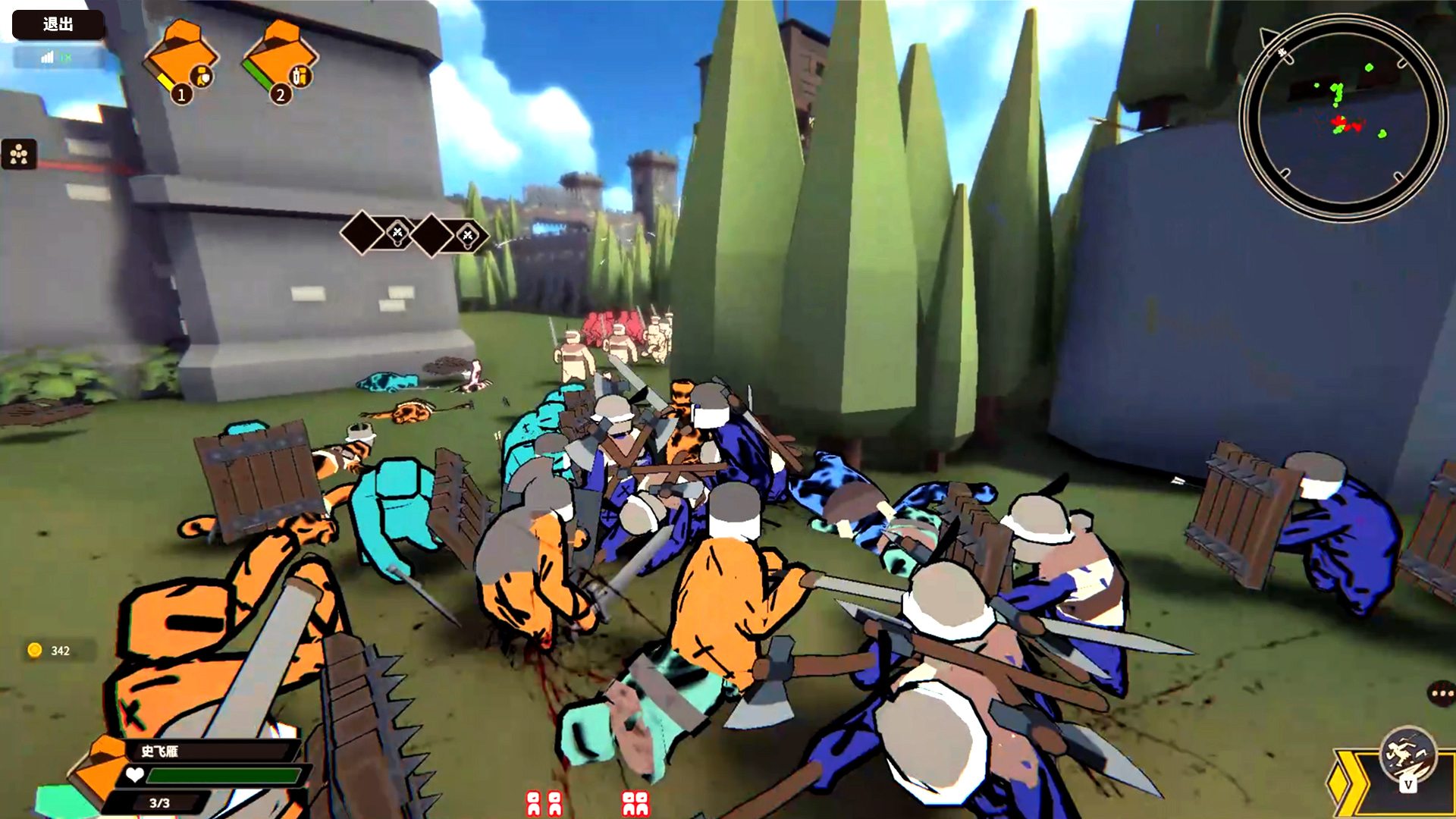
Task: Toggle squad 1's yellow status badge
Action: pyautogui.click(x=166, y=83)
